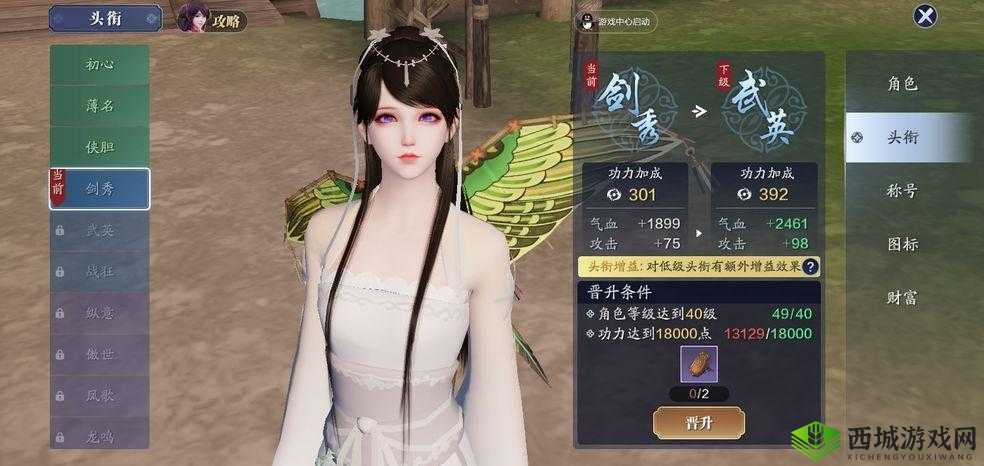
Task: Choose the 侠胆 title rank
Action: (x=100, y=147)
